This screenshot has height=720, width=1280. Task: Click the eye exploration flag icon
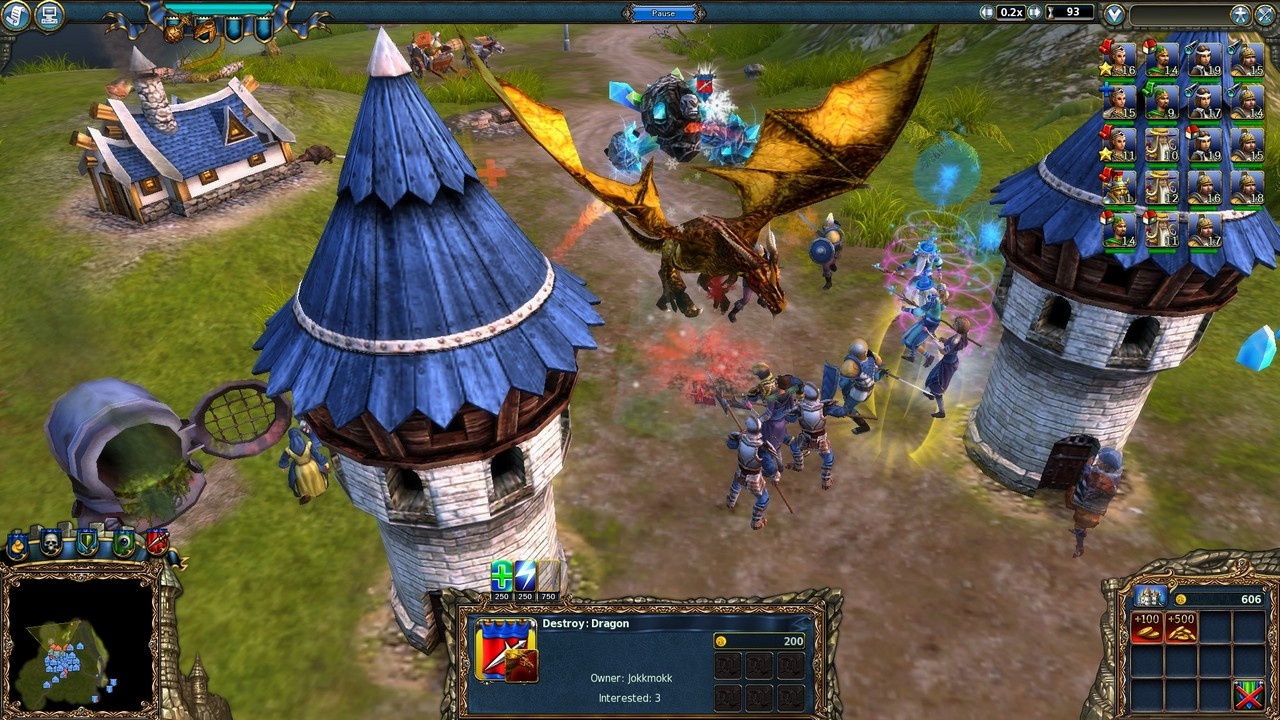coord(124,540)
